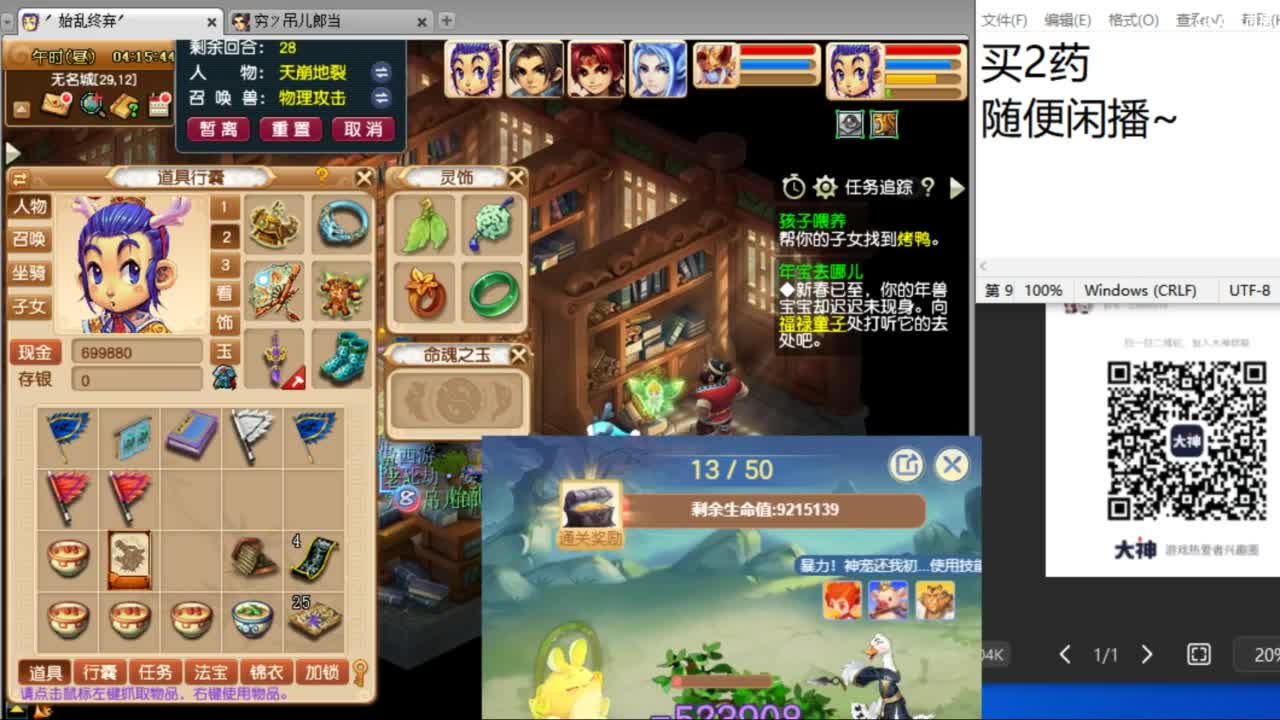Screen dimensions: 1280x720
Task: Open the mail envelope icon with notification badge
Action: pos(54,106)
